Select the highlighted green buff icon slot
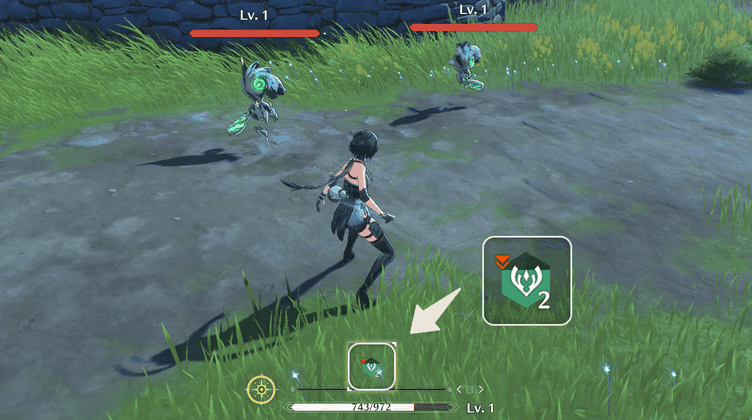Image resolution: width=752 pixels, height=420 pixels. [371, 366]
